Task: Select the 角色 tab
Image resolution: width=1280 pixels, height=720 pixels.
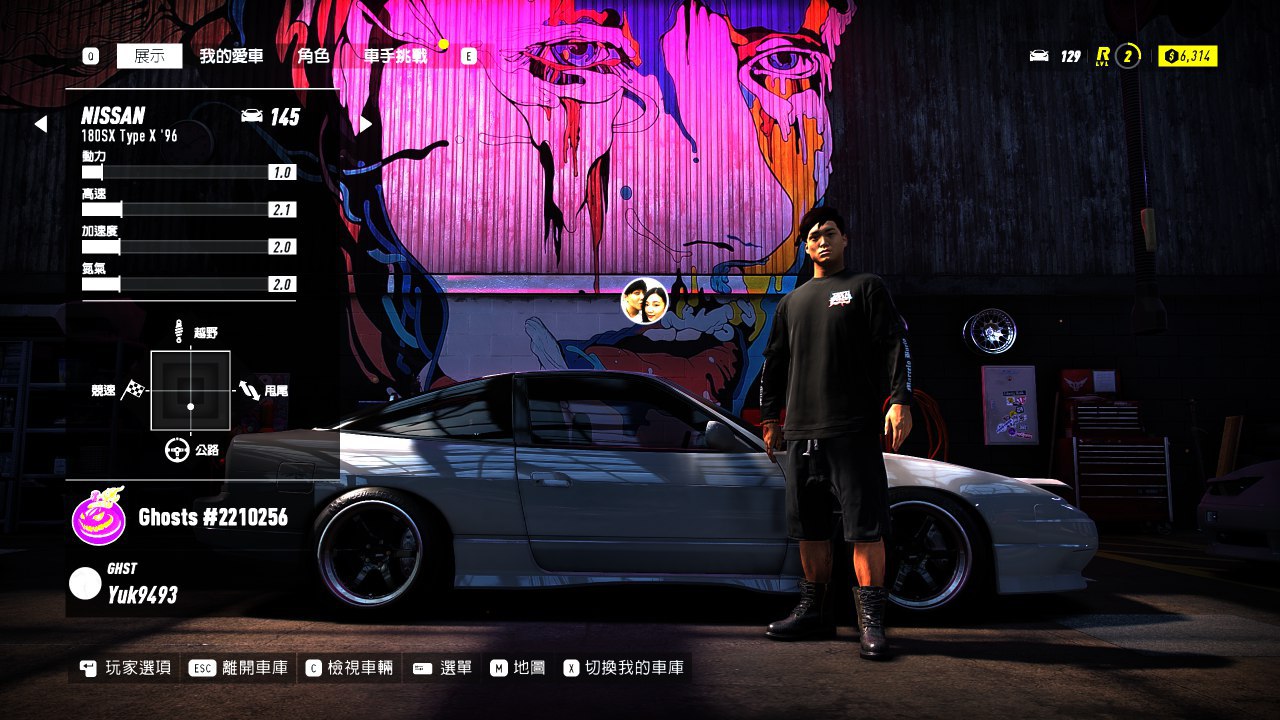Action: click(x=313, y=56)
